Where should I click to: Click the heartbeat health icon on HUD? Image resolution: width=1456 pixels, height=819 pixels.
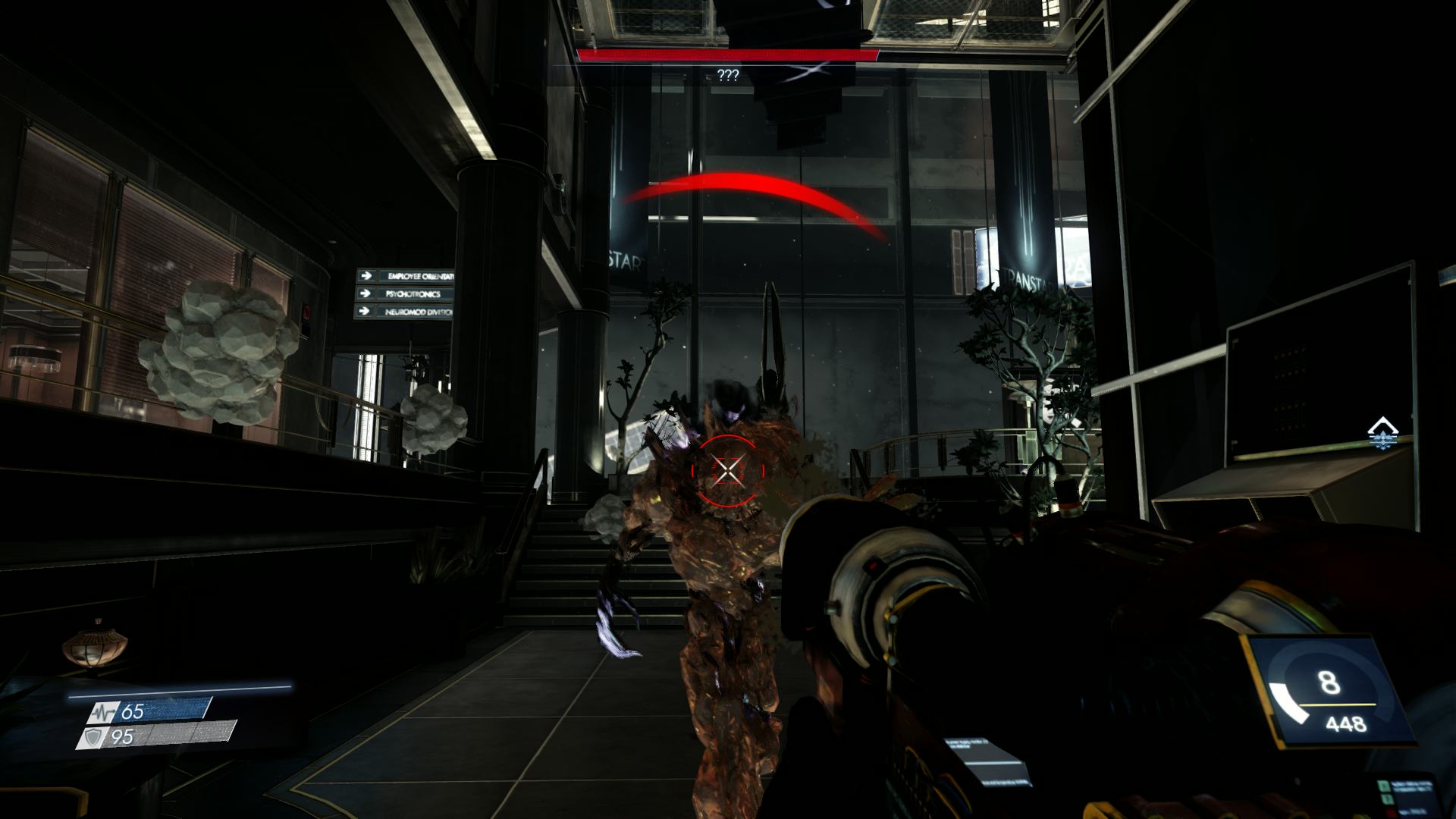(x=104, y=713)
